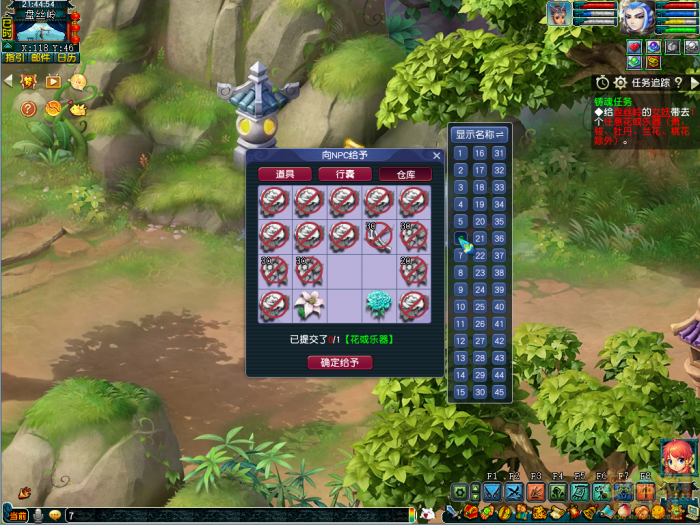Viewport: 700px width, 525px height.
Task: Choose warehouse page number 1
Action: pos(461,153)
